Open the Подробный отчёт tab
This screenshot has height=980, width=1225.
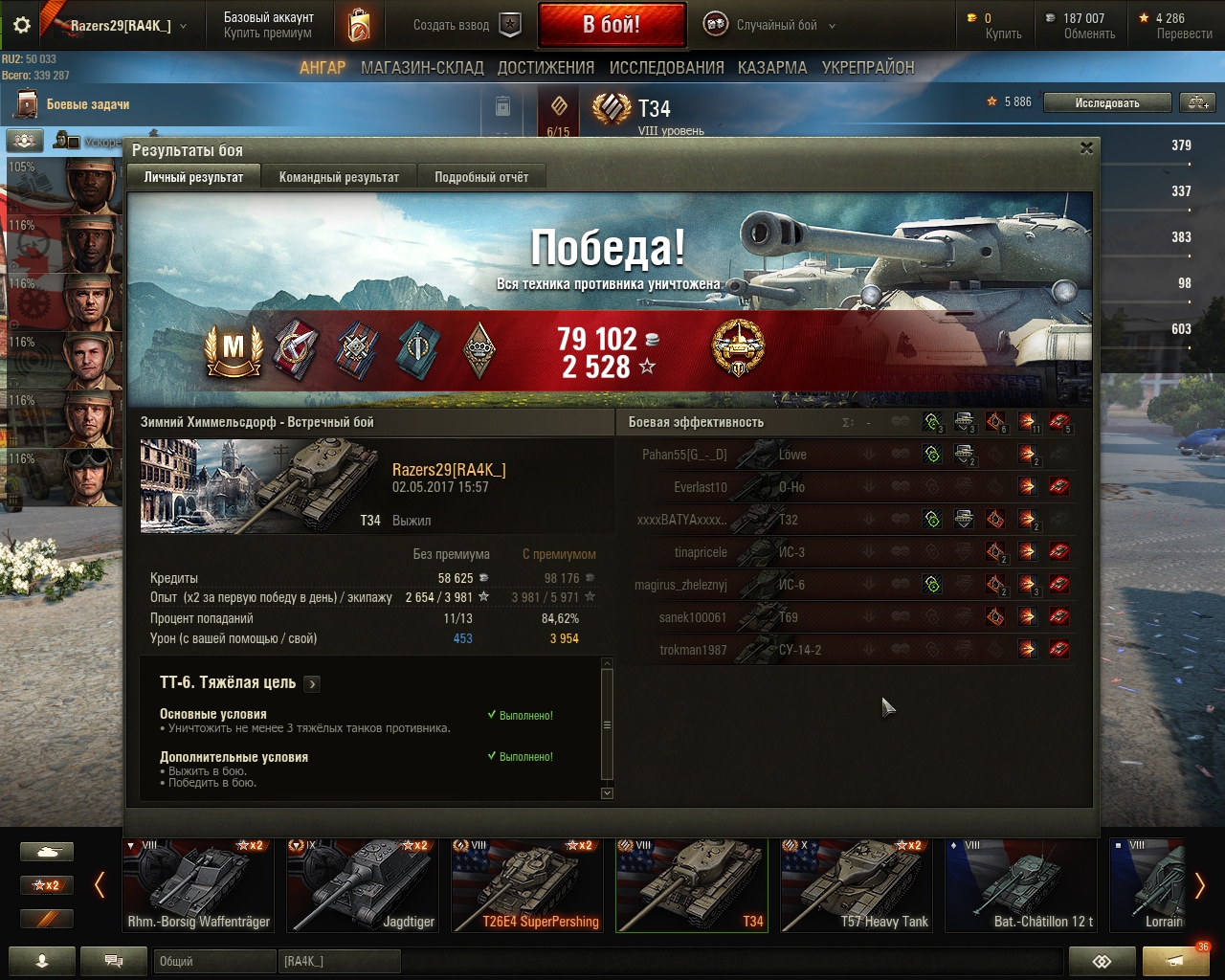481,177
